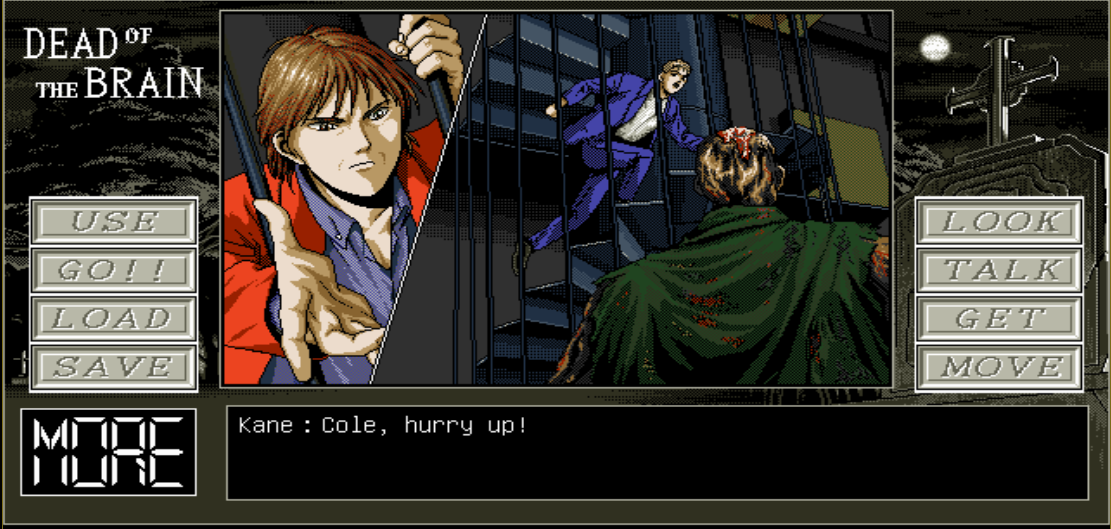The image size is (1111, 529).
Task: Choose the GET command
Action: pos(999,319)
